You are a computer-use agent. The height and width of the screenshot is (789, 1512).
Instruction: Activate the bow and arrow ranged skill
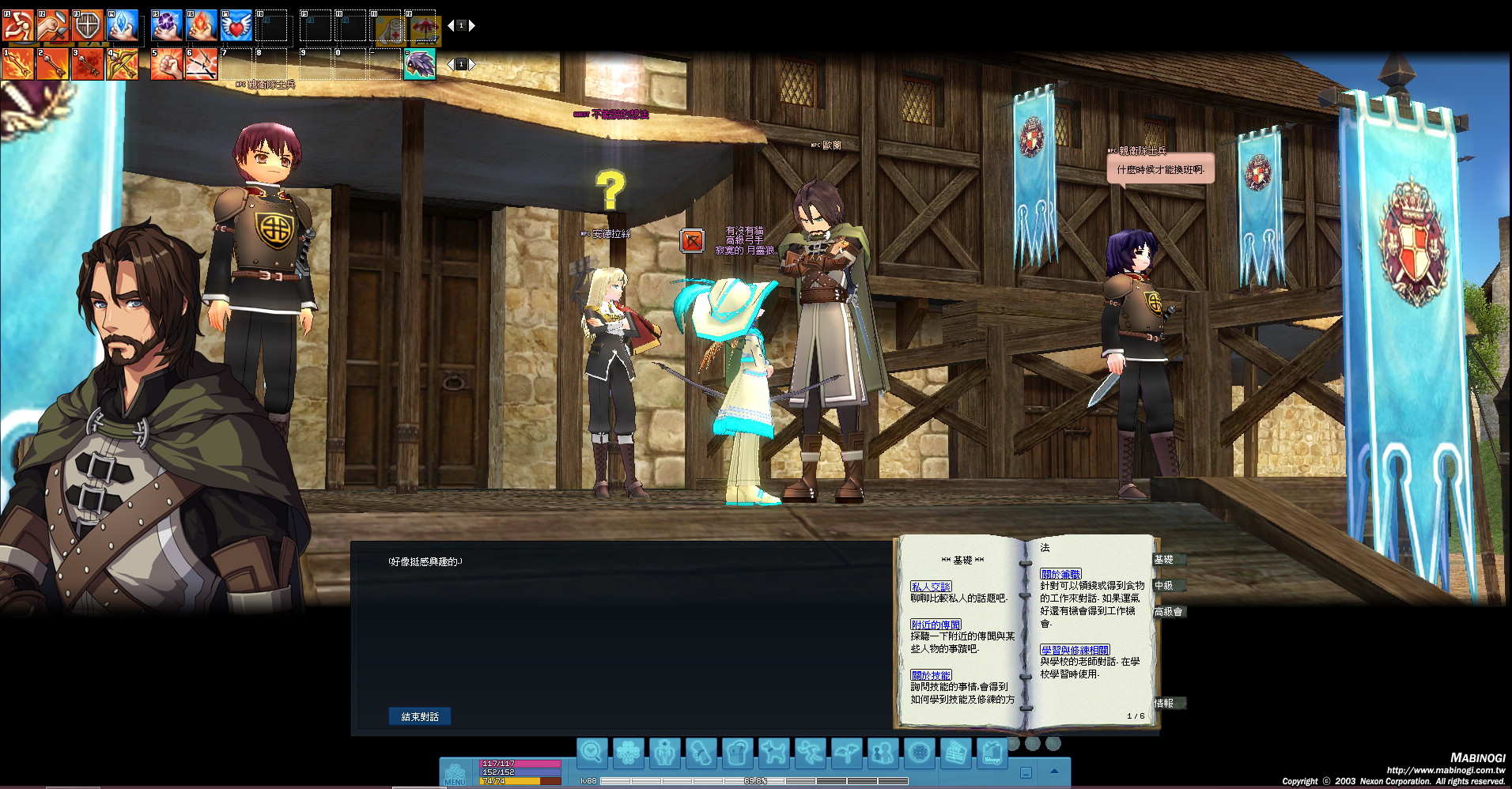point(123,65)
